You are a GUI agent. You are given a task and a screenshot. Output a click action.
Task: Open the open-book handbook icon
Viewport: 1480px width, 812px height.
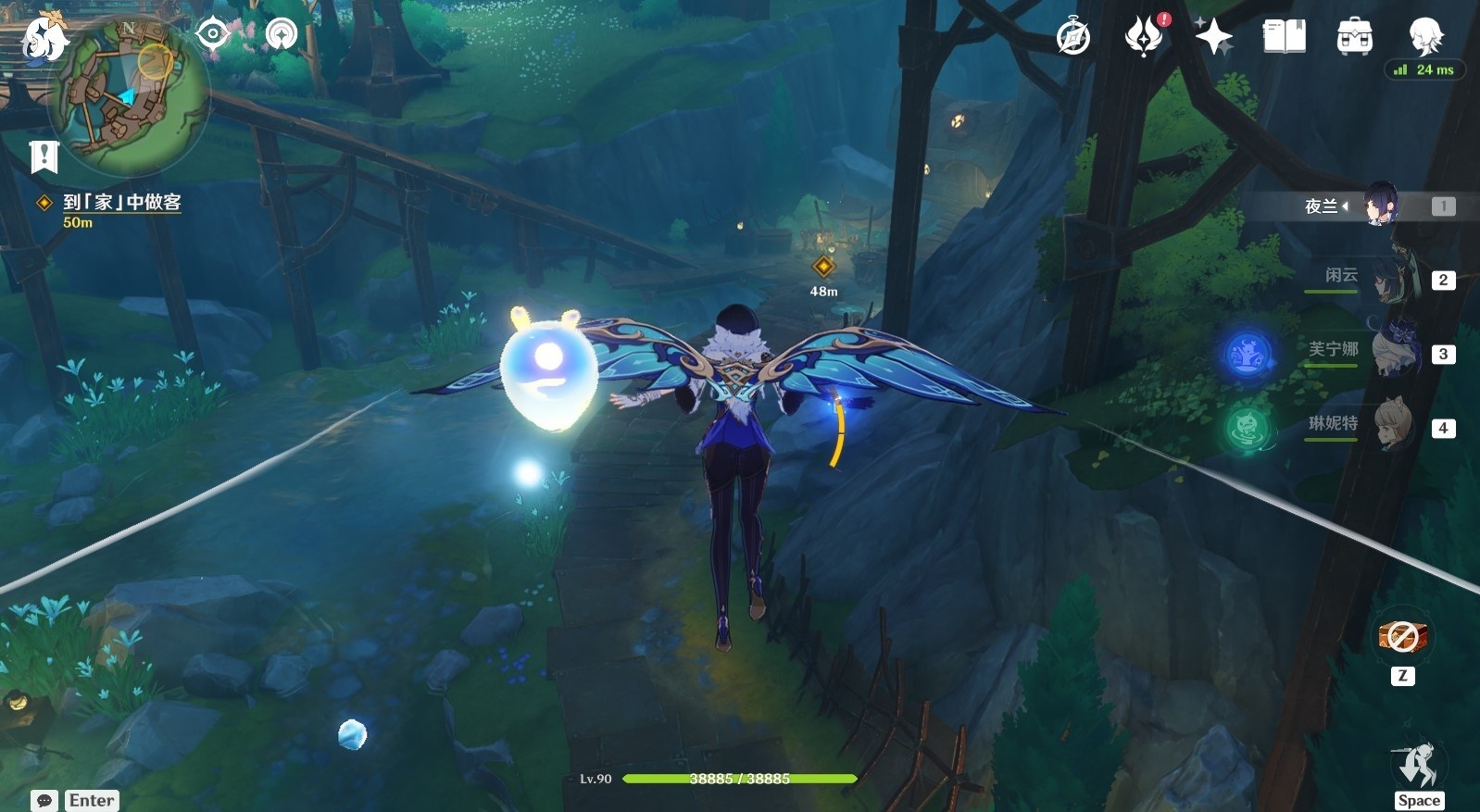tap(1284, 37)
